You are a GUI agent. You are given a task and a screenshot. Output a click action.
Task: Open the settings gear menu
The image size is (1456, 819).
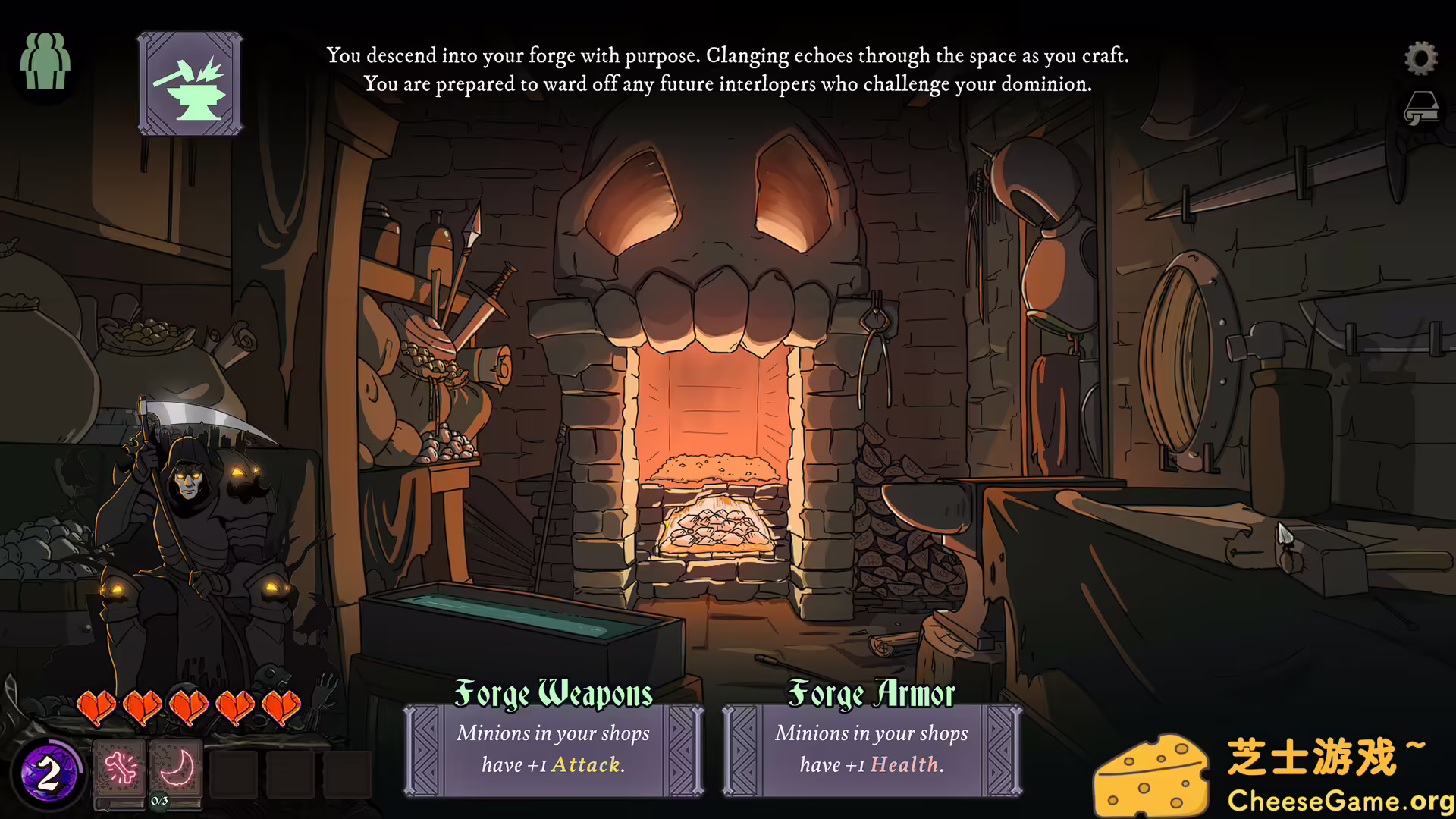1421,57
